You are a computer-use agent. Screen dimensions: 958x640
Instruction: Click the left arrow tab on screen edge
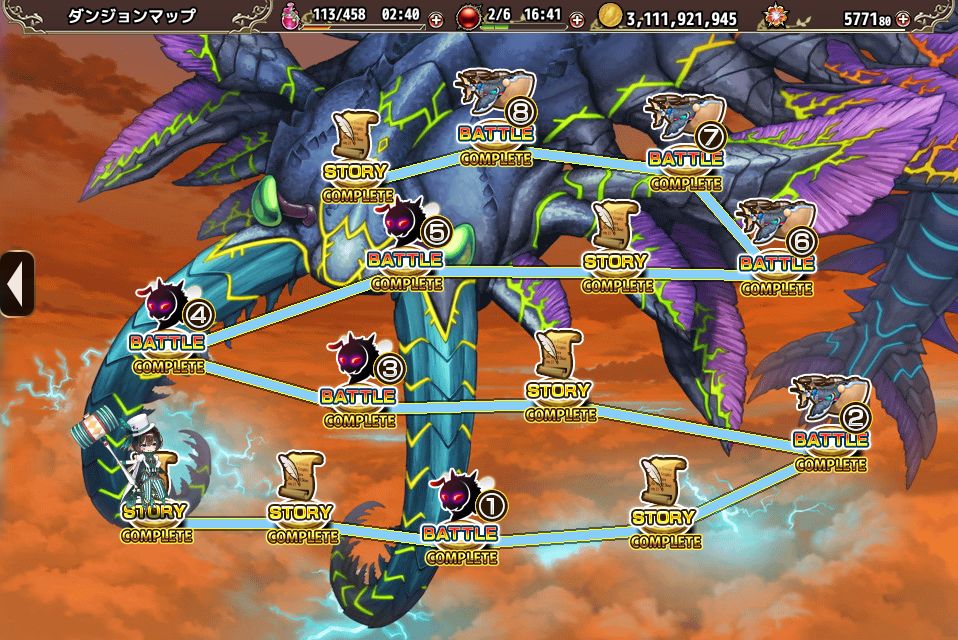click(16, 284)
